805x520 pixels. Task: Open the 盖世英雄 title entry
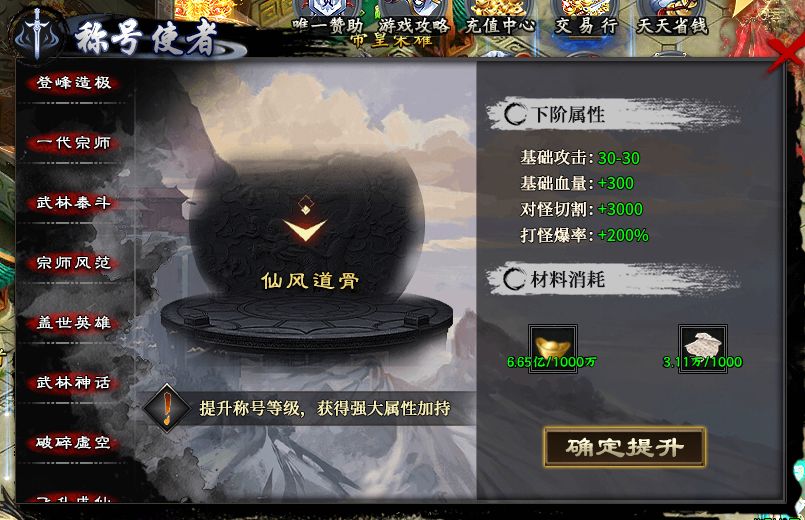pos(73,323)
